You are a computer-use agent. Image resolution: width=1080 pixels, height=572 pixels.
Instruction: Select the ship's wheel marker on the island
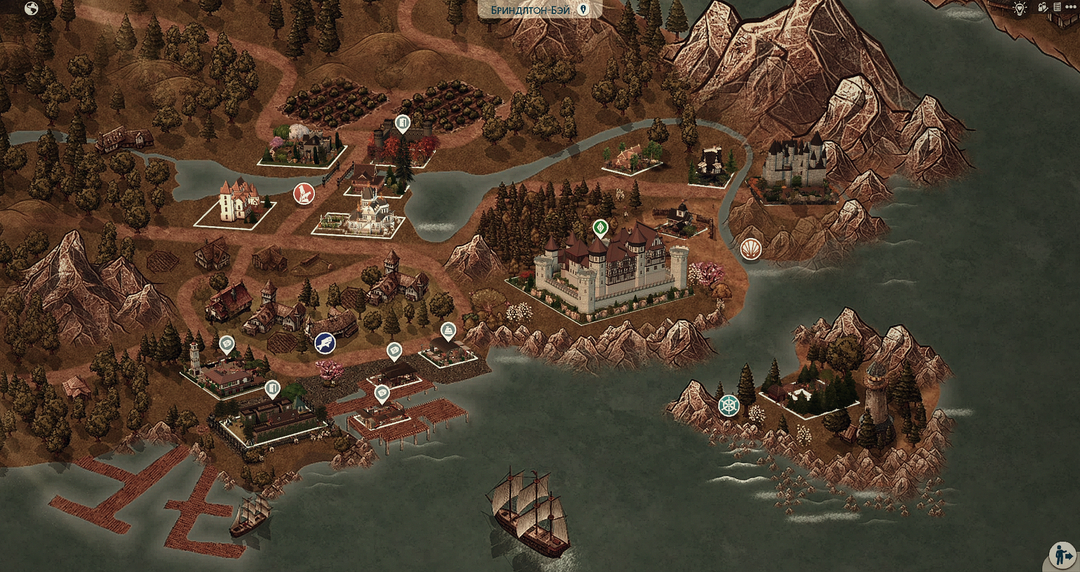pos(728,405)
